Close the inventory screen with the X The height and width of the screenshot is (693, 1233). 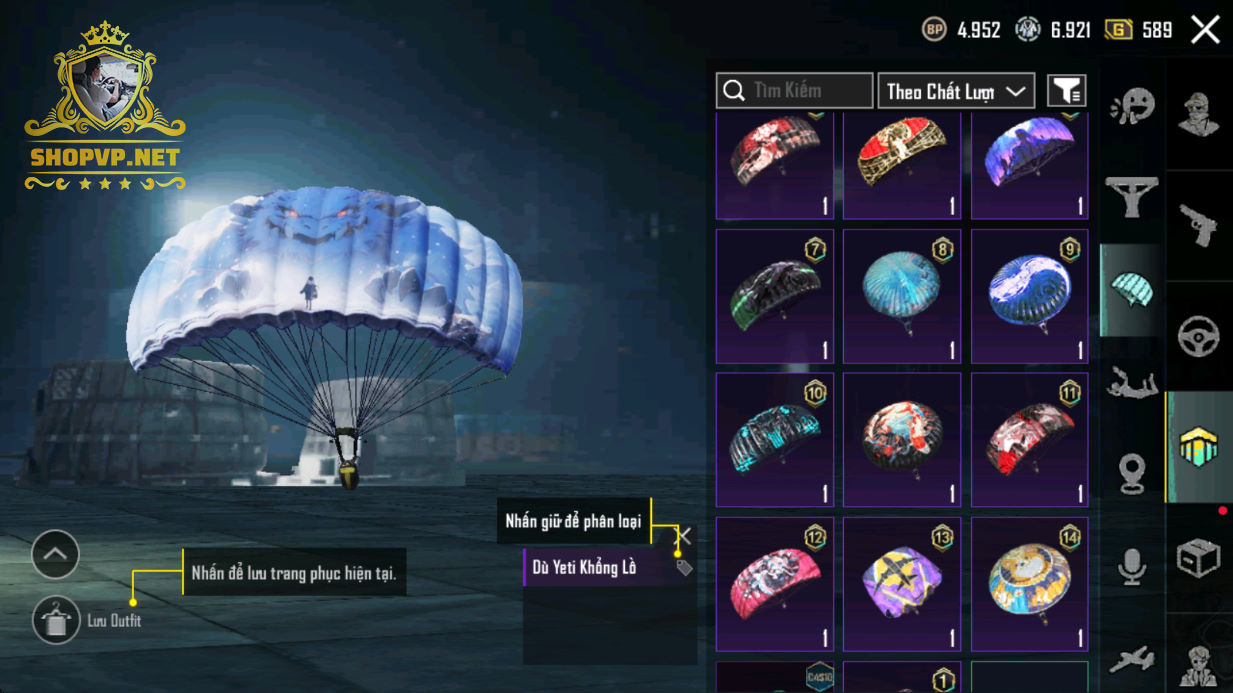1205,30
